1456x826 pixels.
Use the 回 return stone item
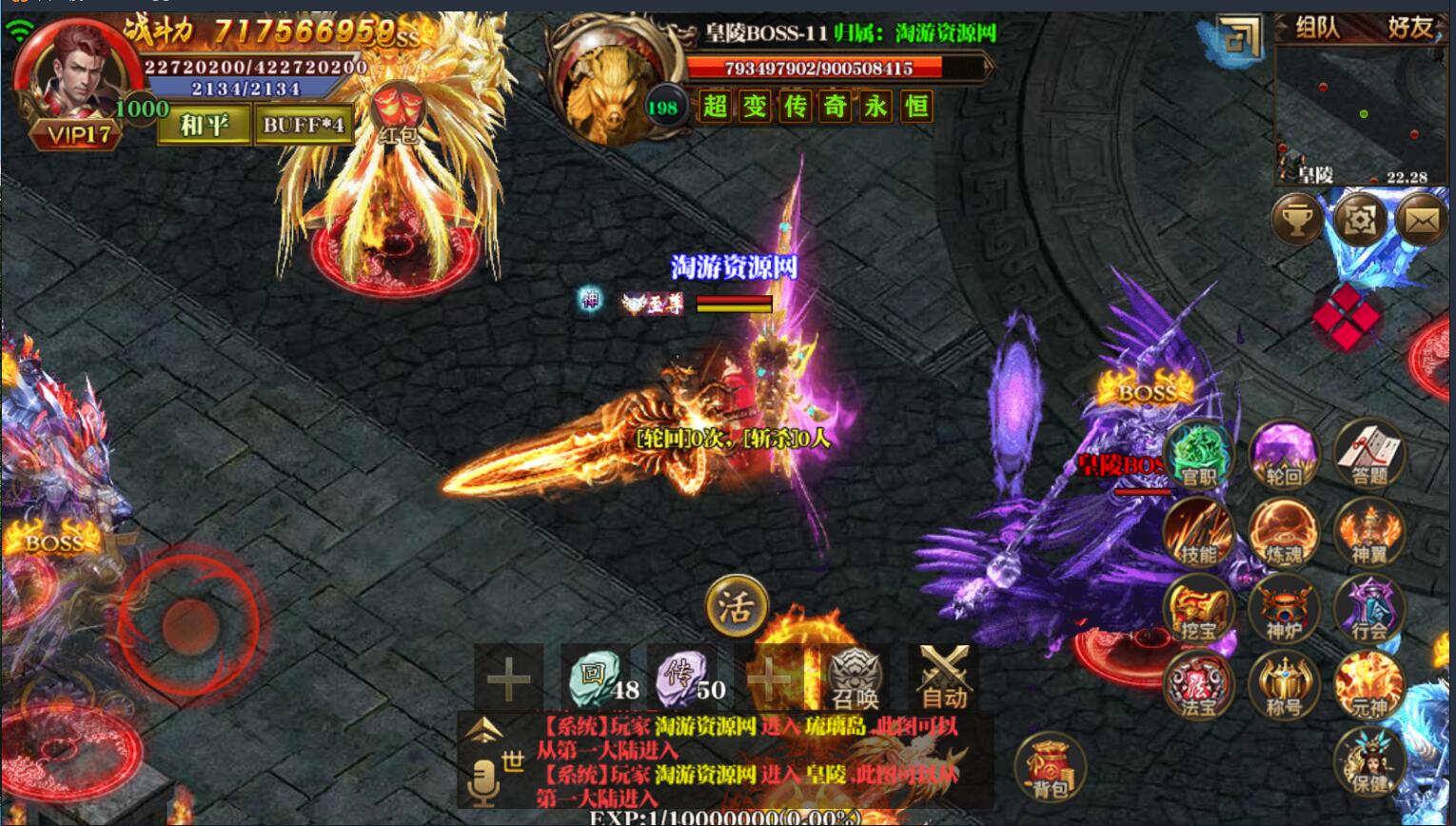click(x=596, y=678)
